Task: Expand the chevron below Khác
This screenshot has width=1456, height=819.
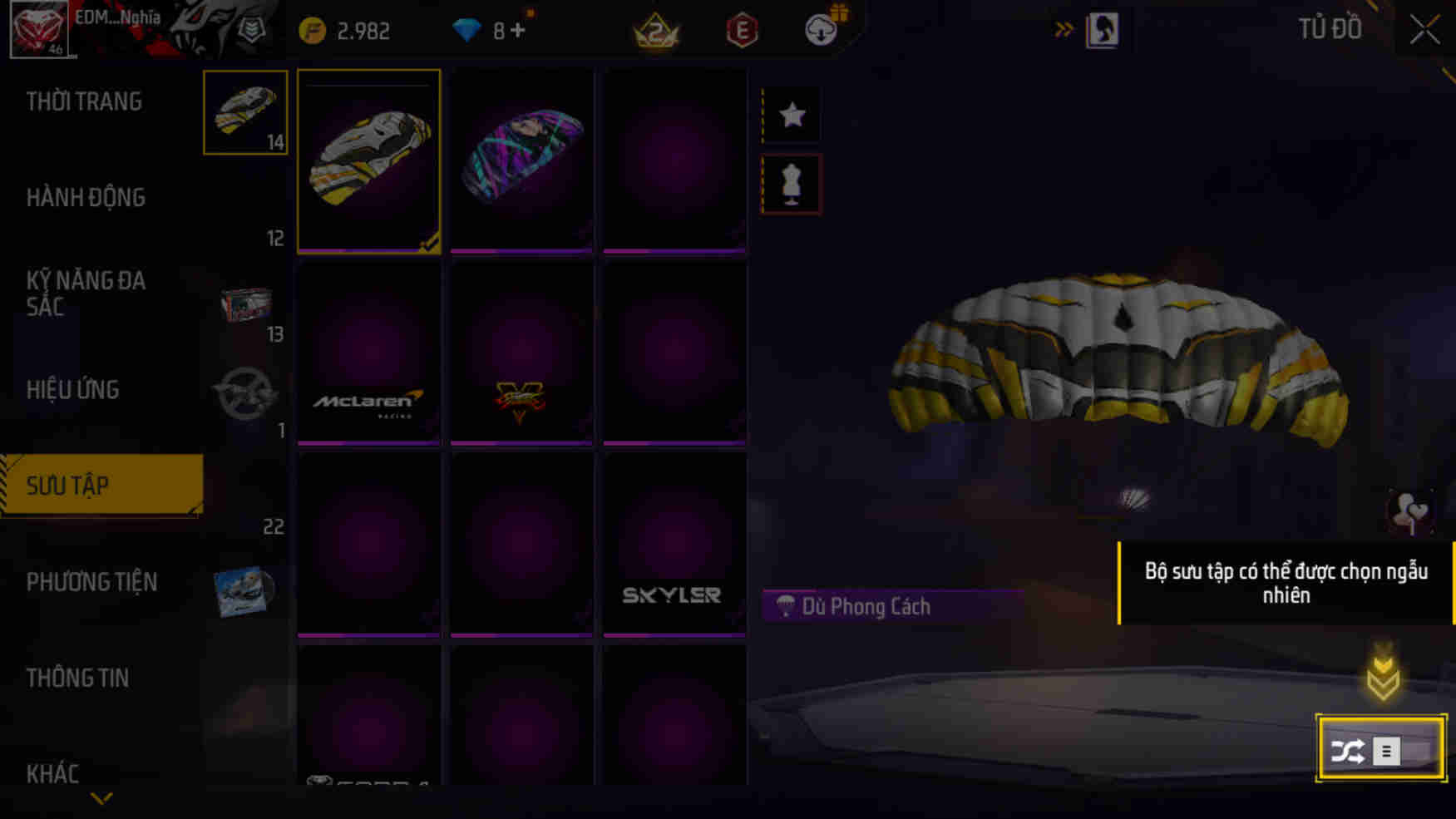Action: (x=100, y=797)
